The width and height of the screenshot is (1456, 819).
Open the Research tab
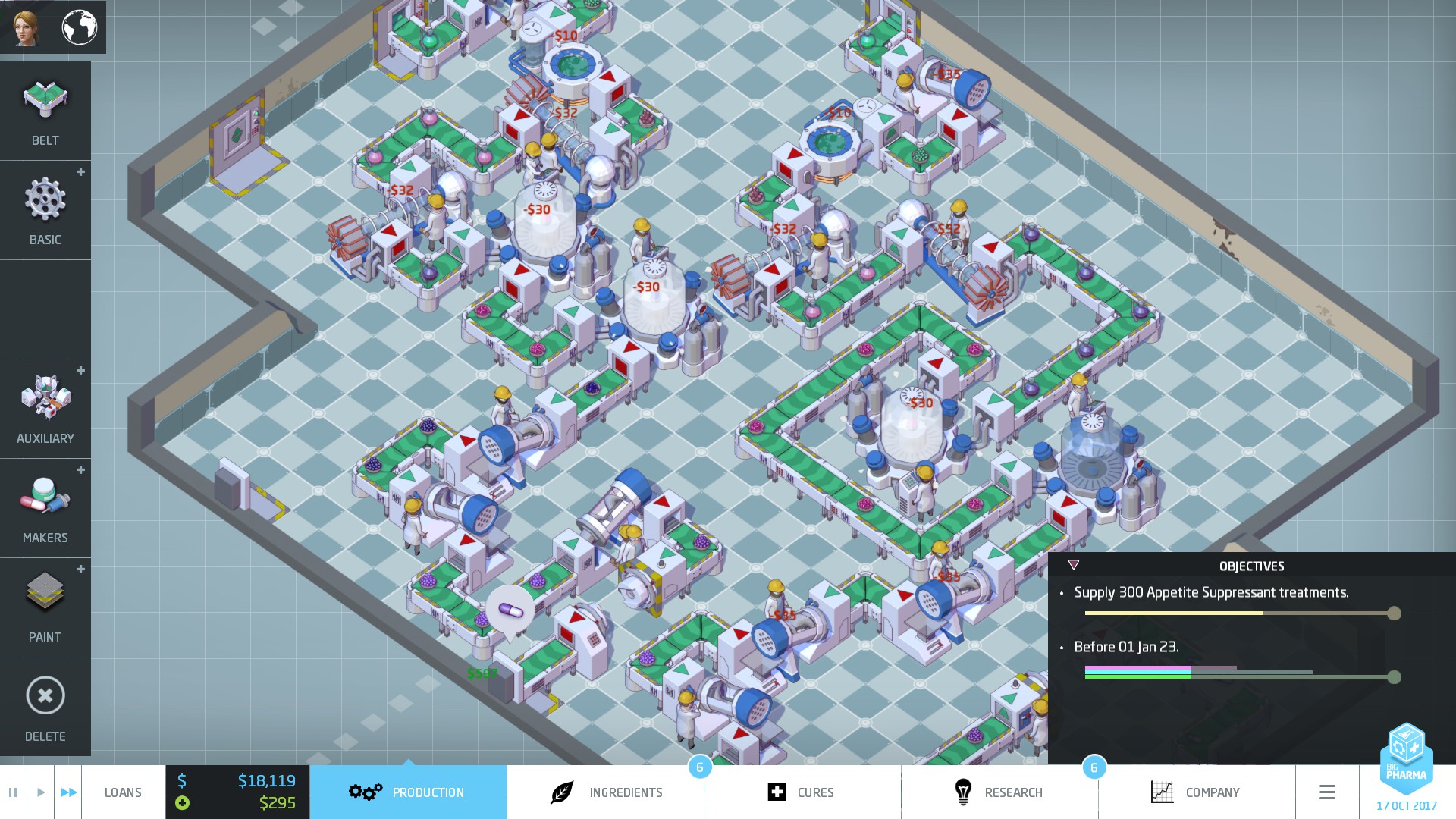[999, 792]
